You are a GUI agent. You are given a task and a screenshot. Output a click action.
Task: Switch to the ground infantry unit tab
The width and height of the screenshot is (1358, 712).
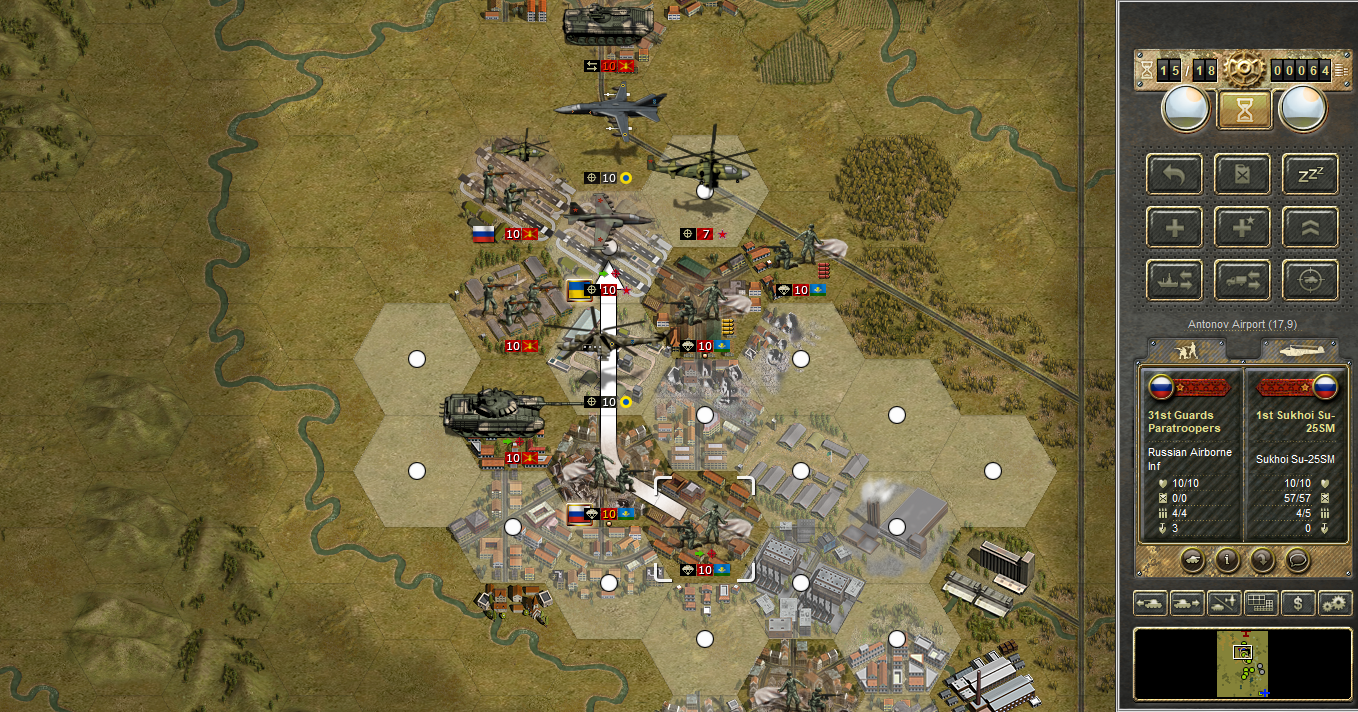coord(1188,350)
